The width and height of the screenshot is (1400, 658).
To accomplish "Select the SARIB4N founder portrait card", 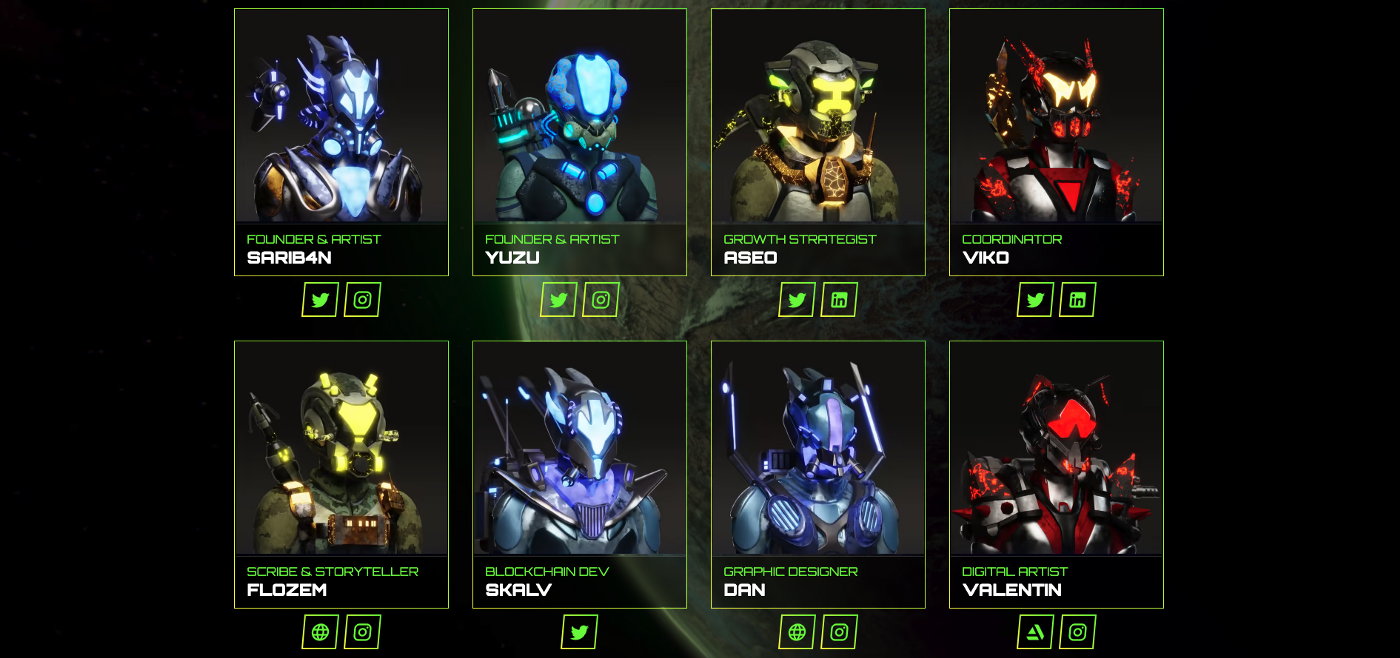I will [x=341, y=140].
